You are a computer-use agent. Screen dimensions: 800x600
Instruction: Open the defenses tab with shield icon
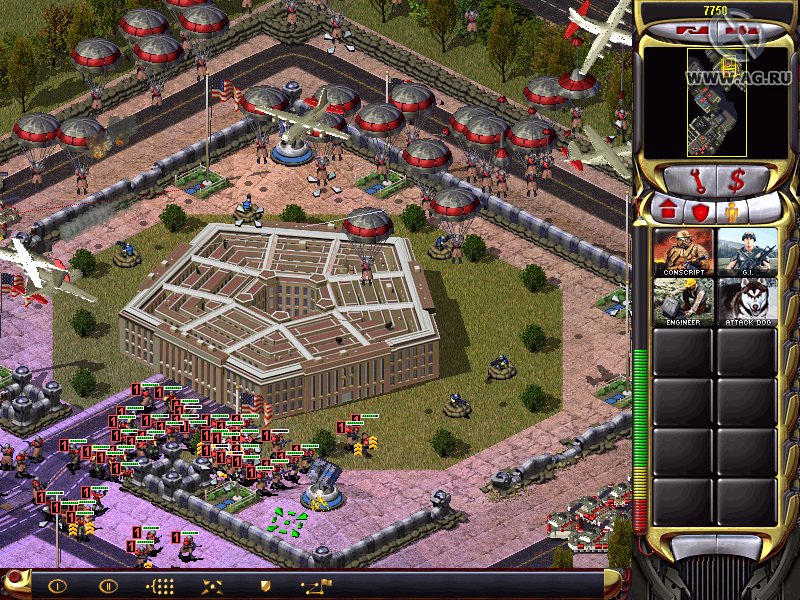tap(699, 212)
